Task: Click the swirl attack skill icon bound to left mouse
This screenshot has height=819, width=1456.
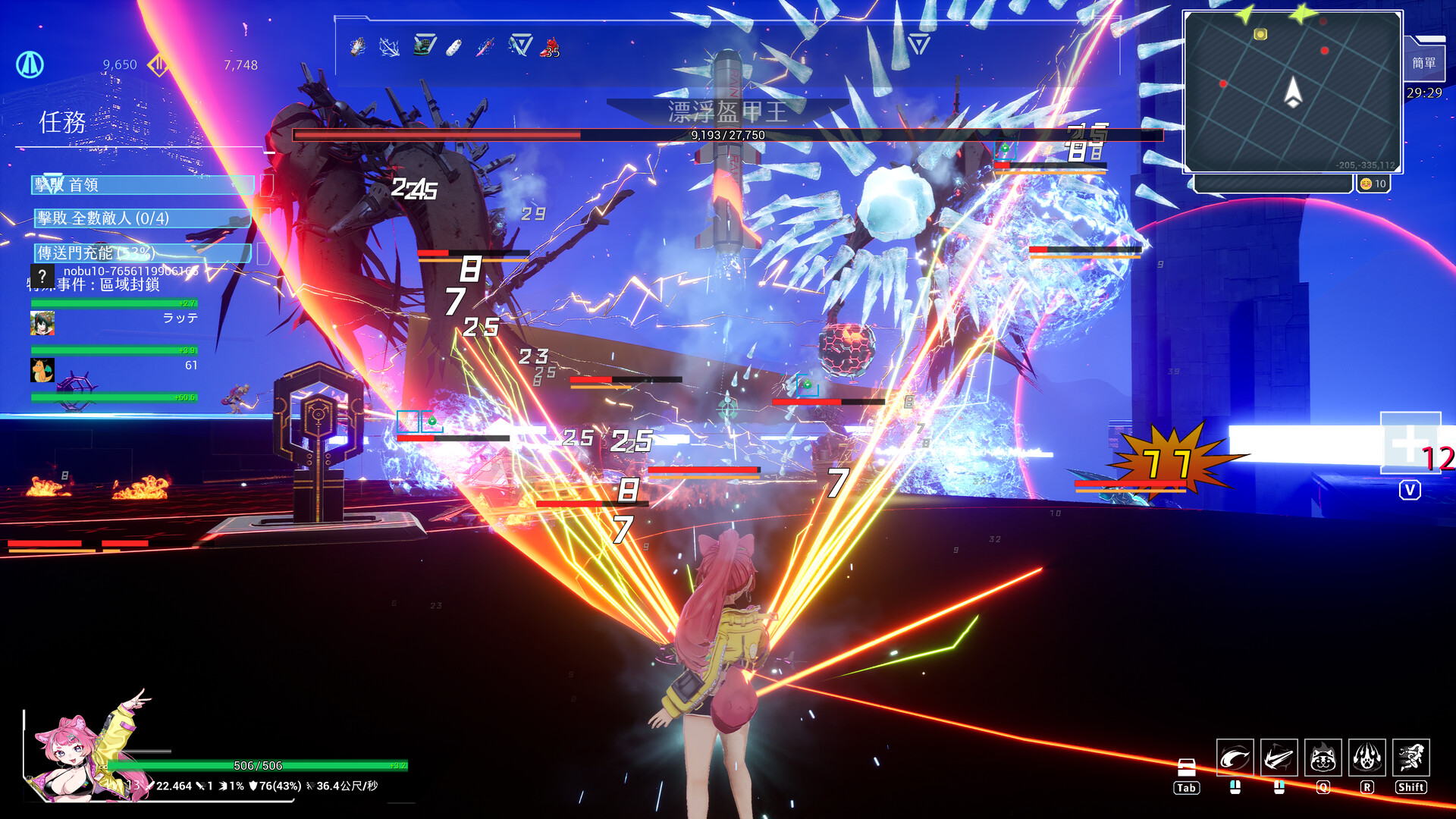Action: coord(1235,758)
